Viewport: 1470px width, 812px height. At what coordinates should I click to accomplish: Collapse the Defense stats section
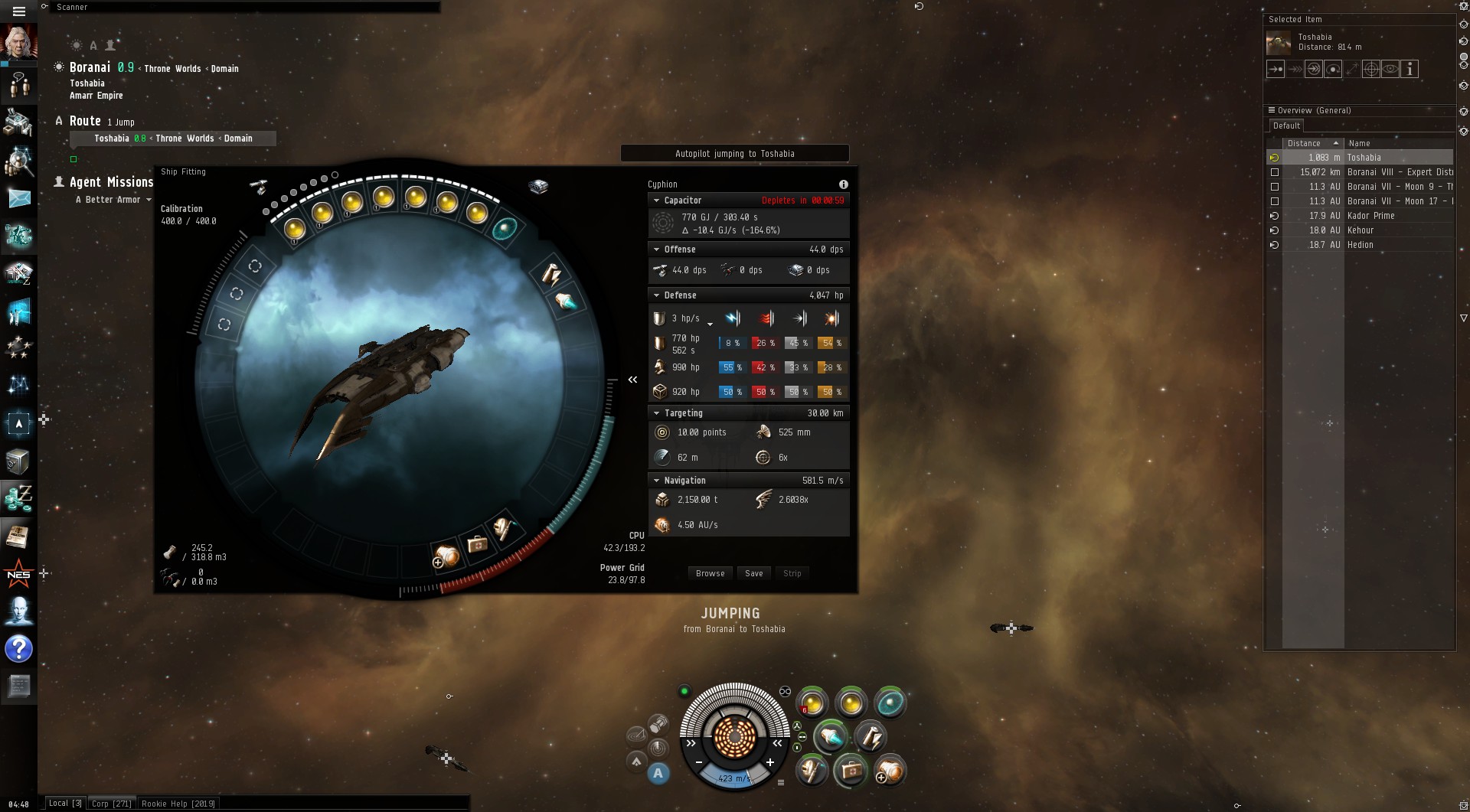pos(656,295)
